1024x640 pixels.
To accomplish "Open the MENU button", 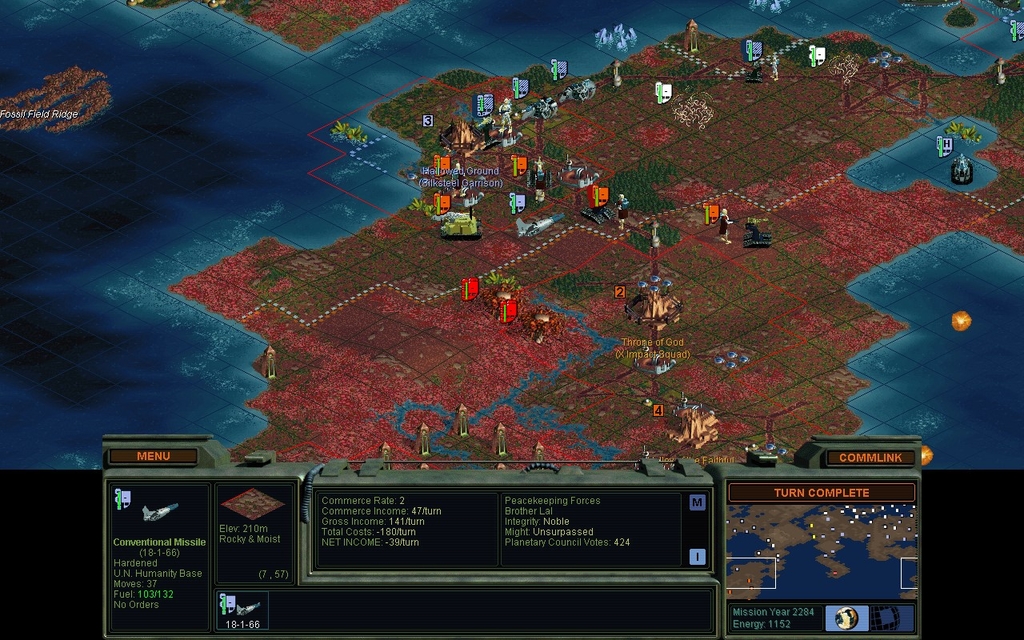I will click(x=153, y=456).
